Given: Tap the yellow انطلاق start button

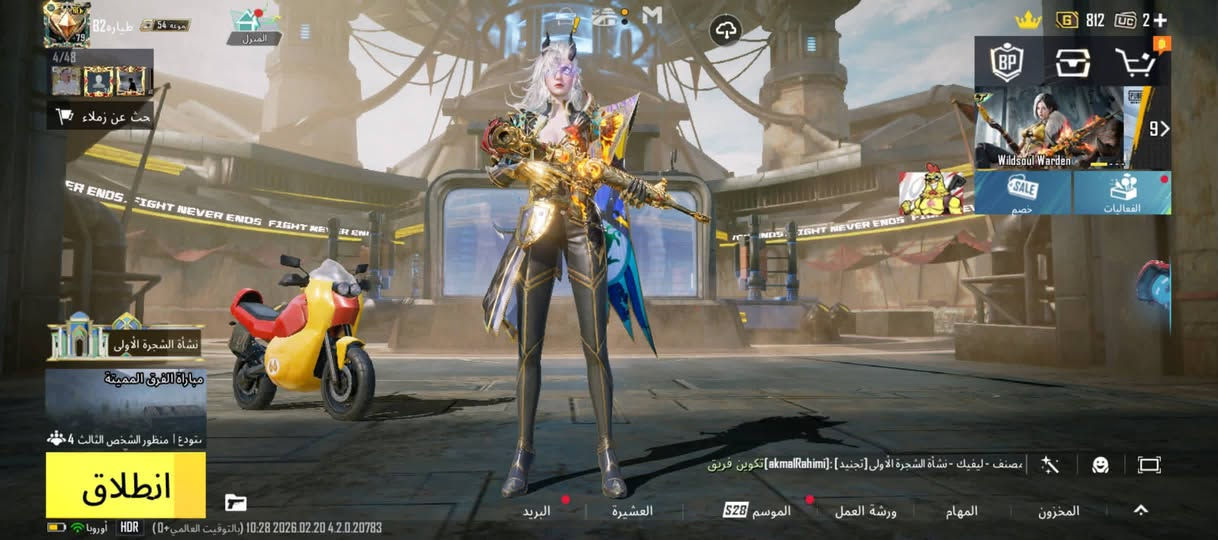Looking at the screenshot, I should pos(125,485).
